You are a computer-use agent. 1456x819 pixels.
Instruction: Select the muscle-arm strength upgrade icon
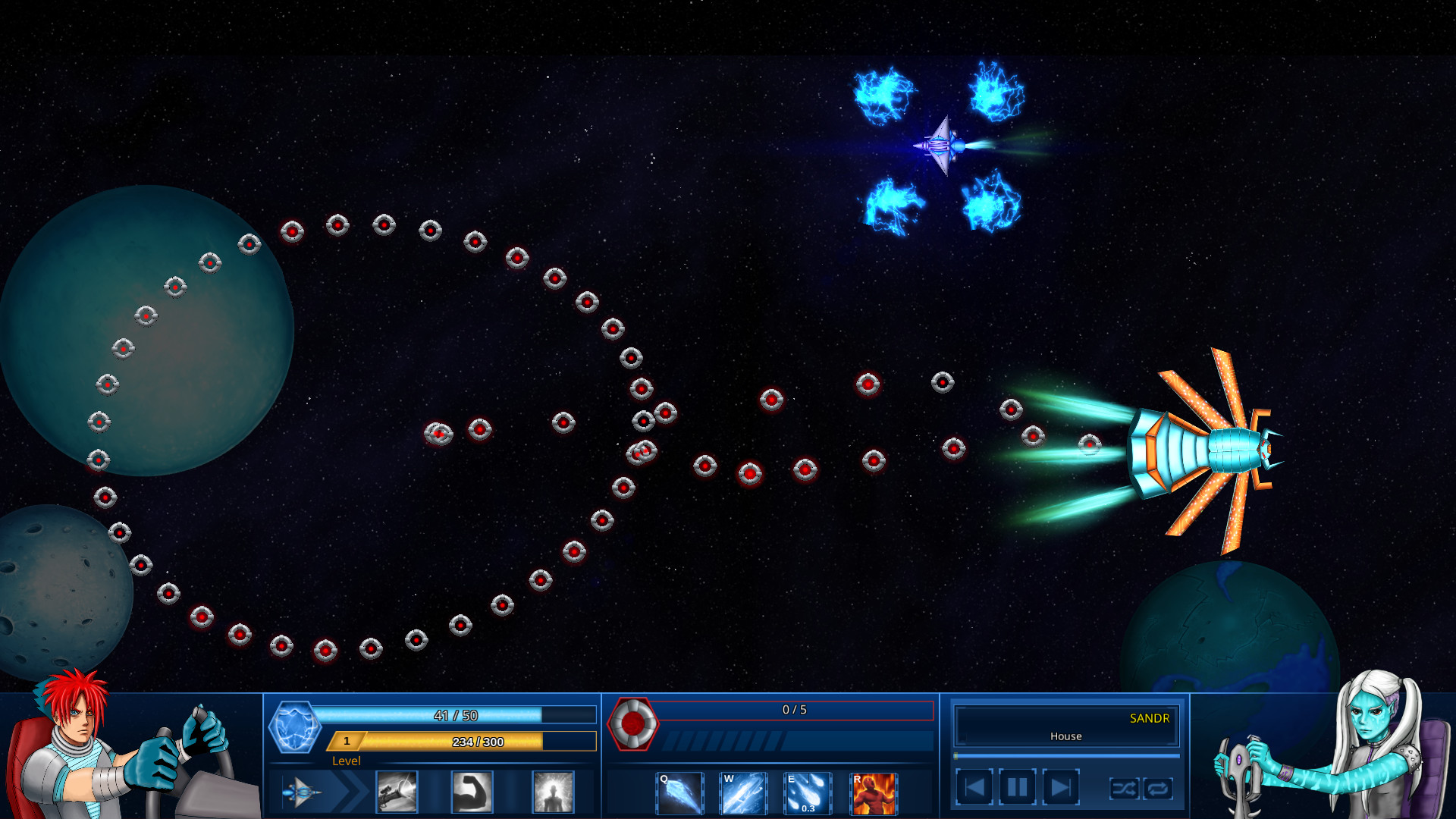471,792
